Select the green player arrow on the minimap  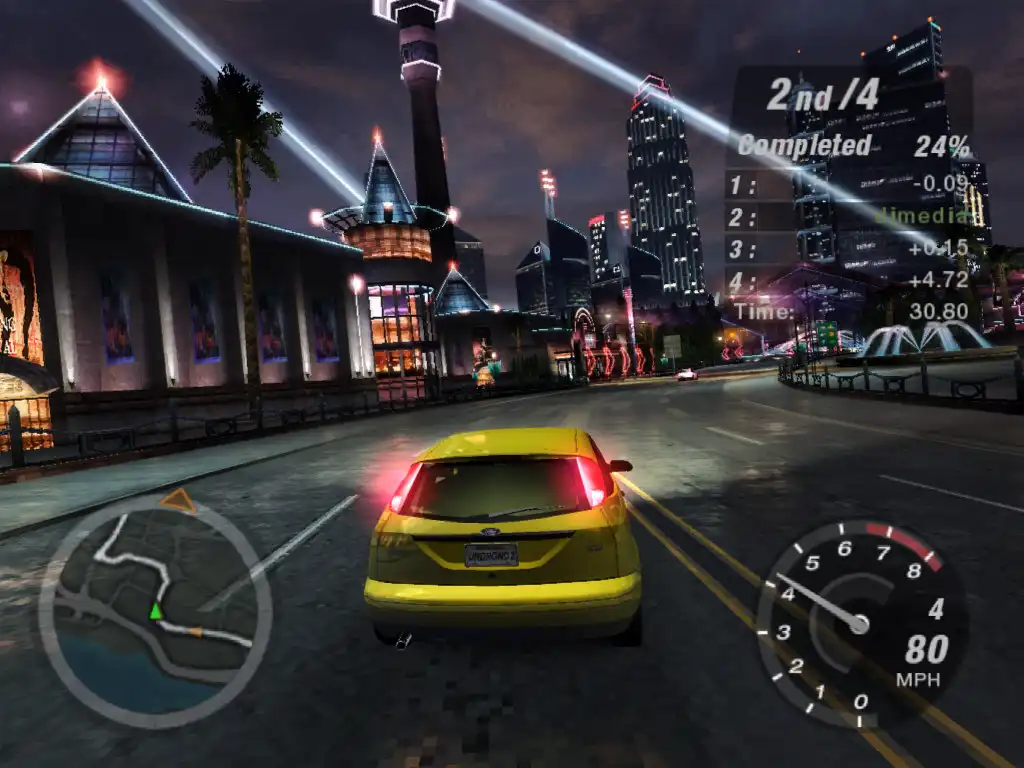(x=156, y=610)
